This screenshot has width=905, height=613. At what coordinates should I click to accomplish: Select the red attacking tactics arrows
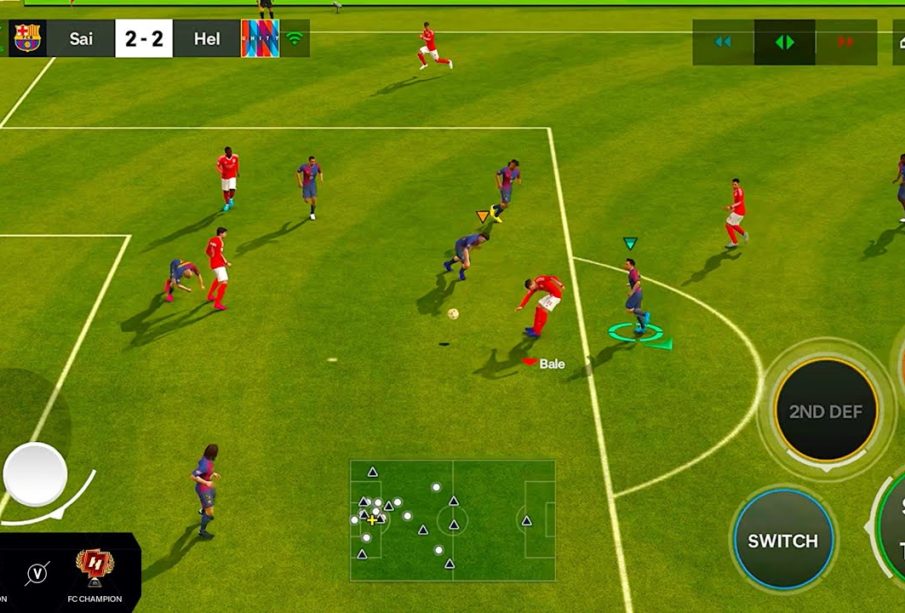pyautogui.click(x=846, y=42)
